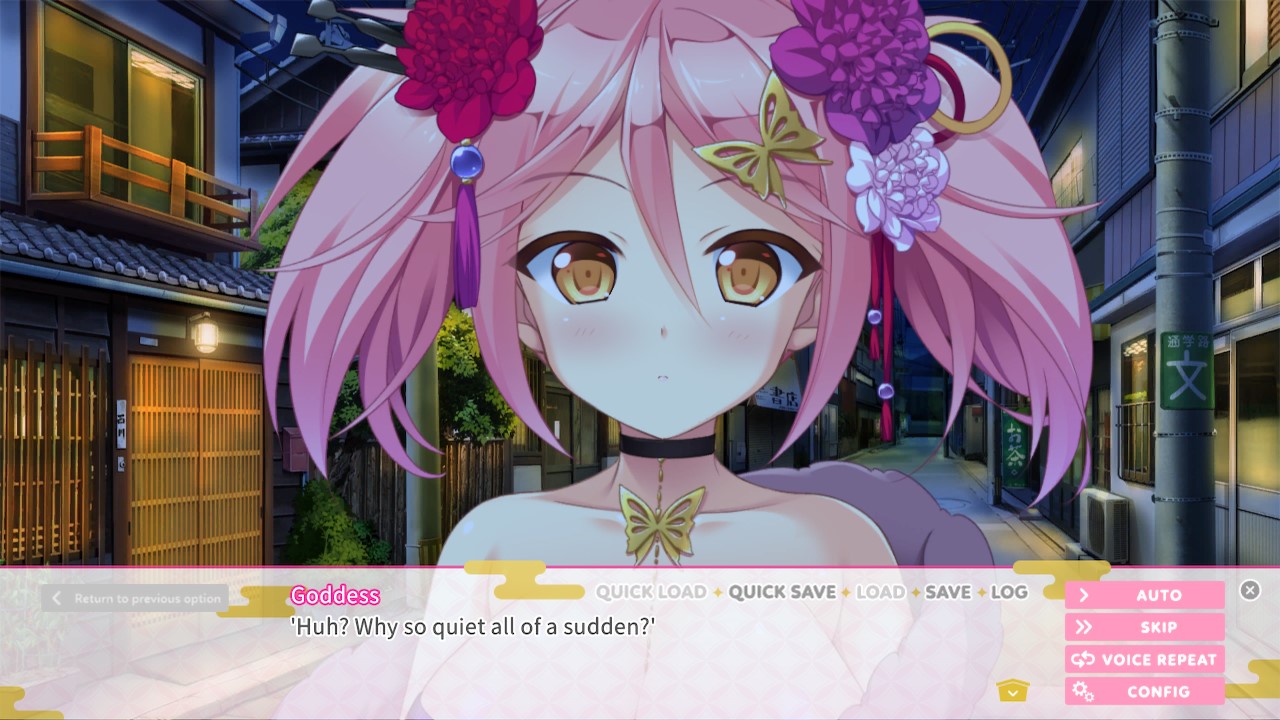Select QUICK LOAD to restore progress
1280x720 pixels.
coord(650,592)
